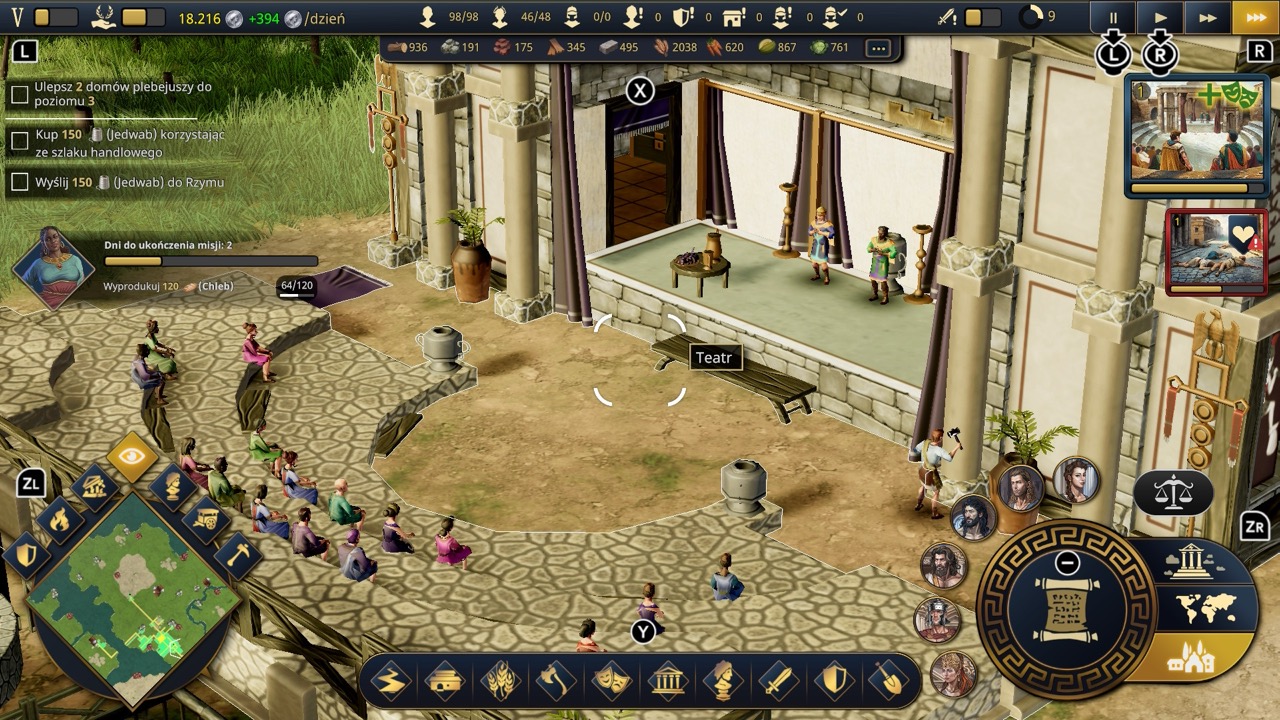This screenshot has width=1280, height=720.
Task: Pause the game speed
Action: [x=1113, y=17]
